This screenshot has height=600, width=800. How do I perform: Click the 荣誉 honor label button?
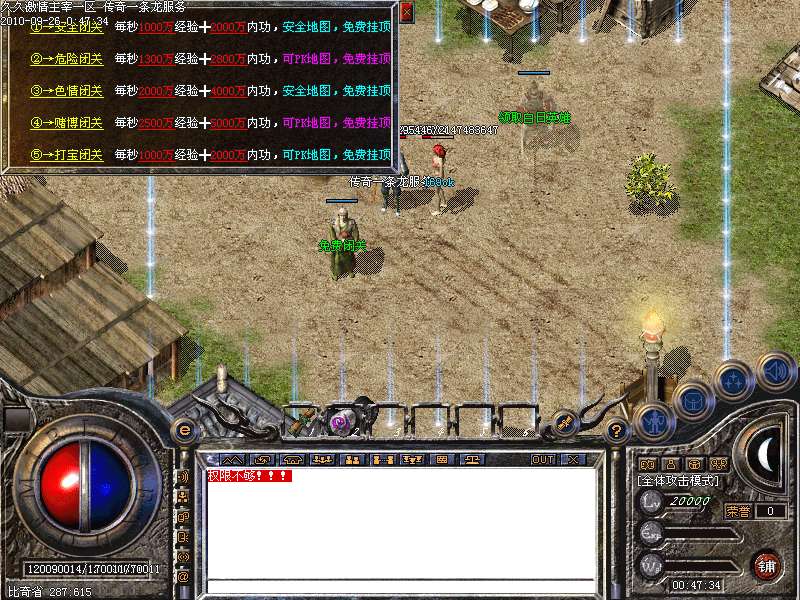click(738, 510)
